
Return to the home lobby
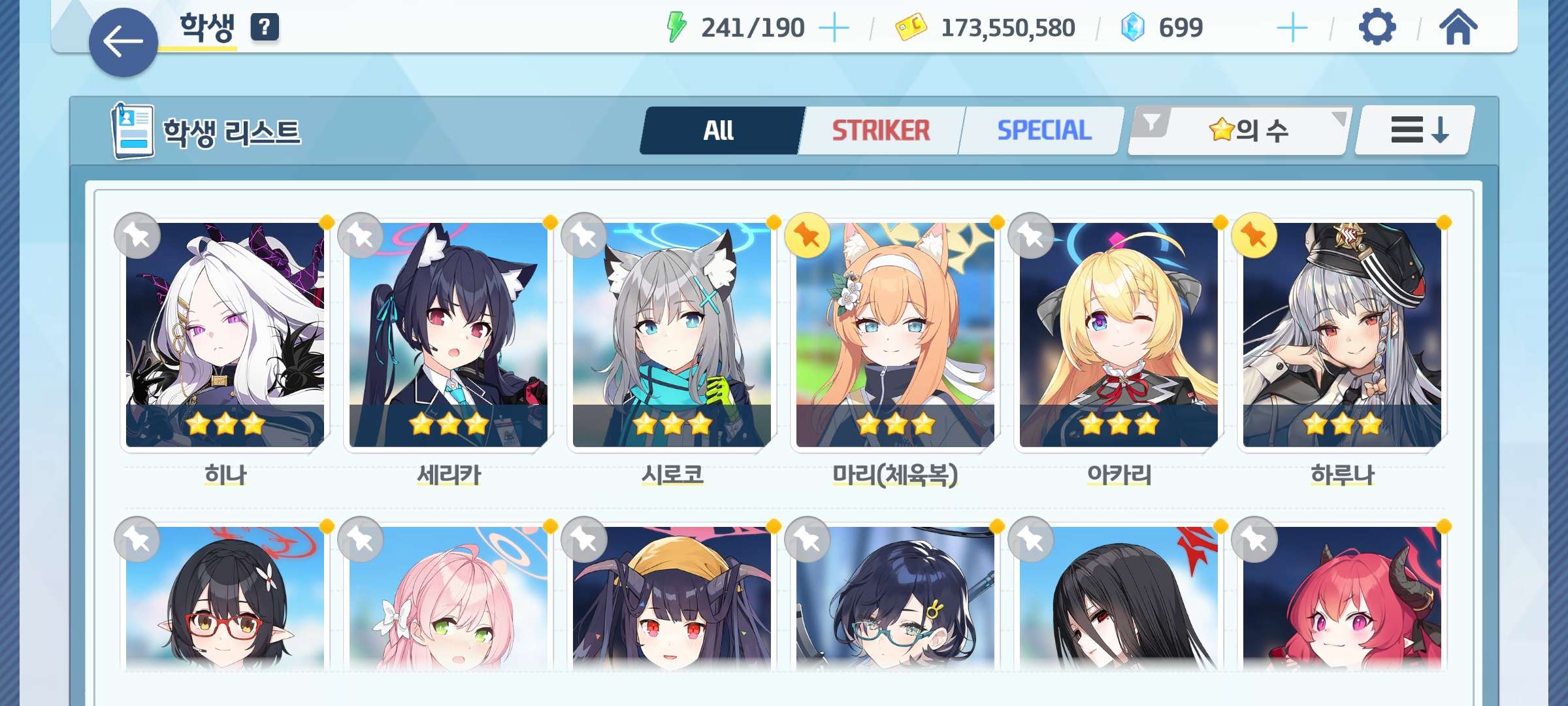pos(1458,27)
